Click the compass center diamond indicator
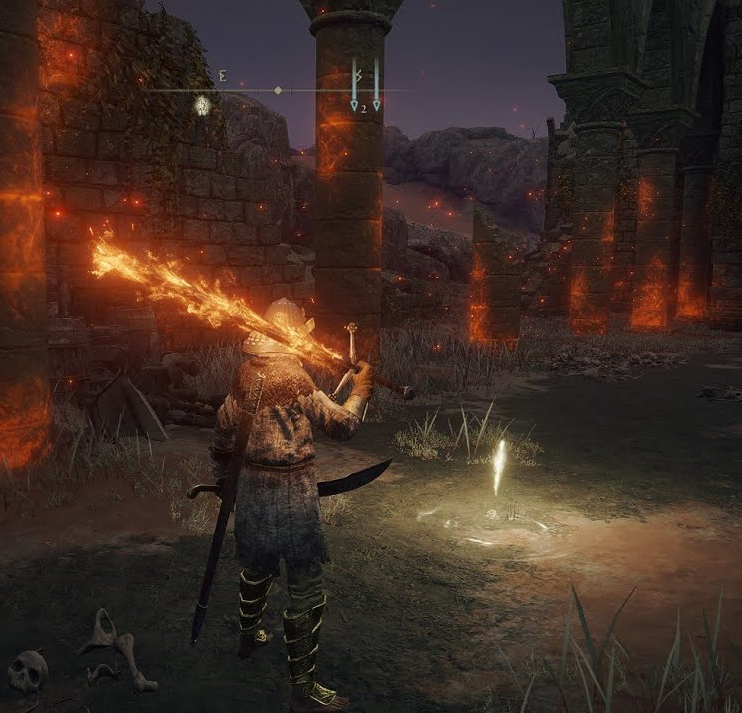Image resolution: width=742 pixels, height=713 pixels. tap(278, 90)
